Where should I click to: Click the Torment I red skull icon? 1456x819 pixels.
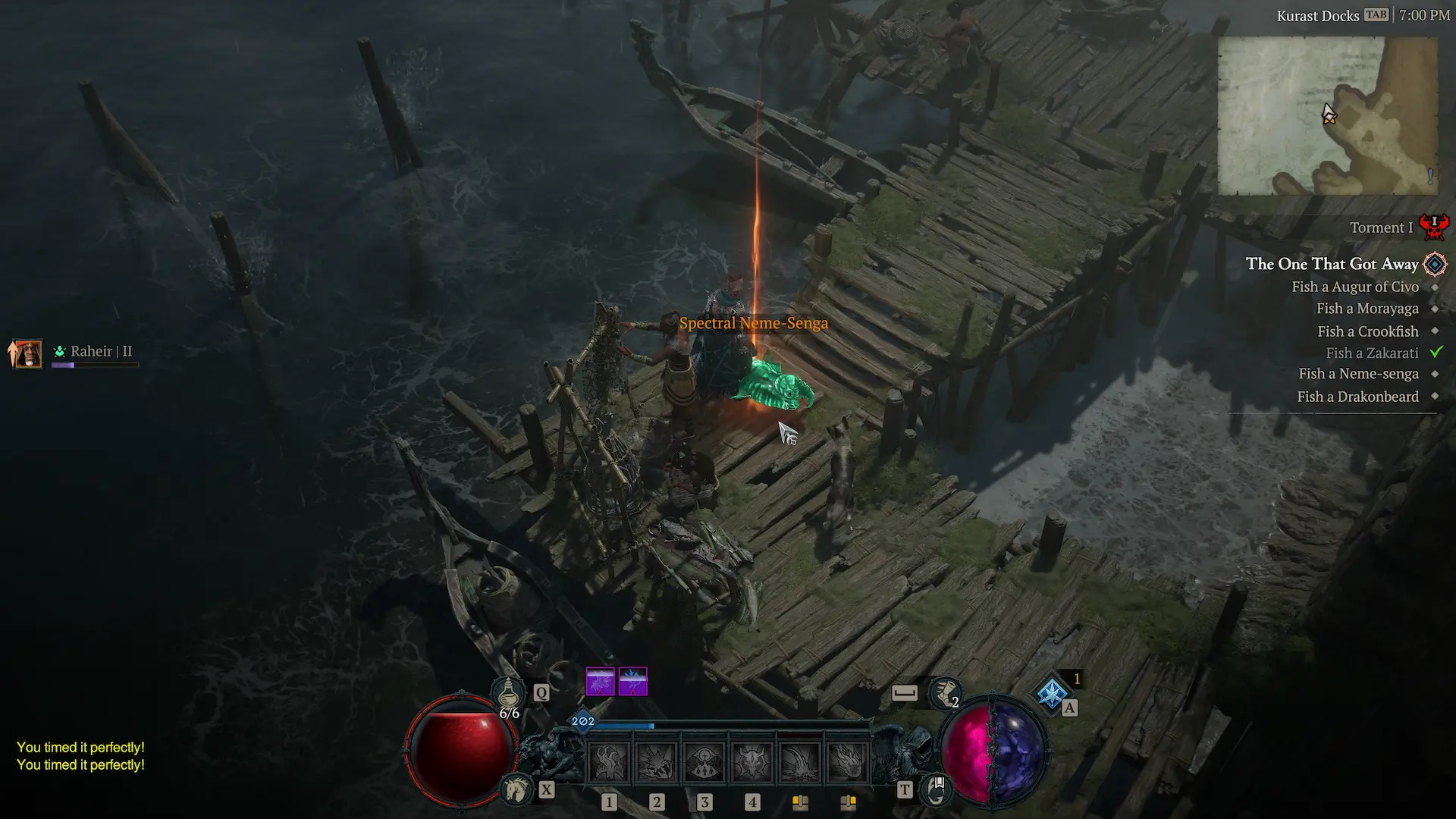1433,225
